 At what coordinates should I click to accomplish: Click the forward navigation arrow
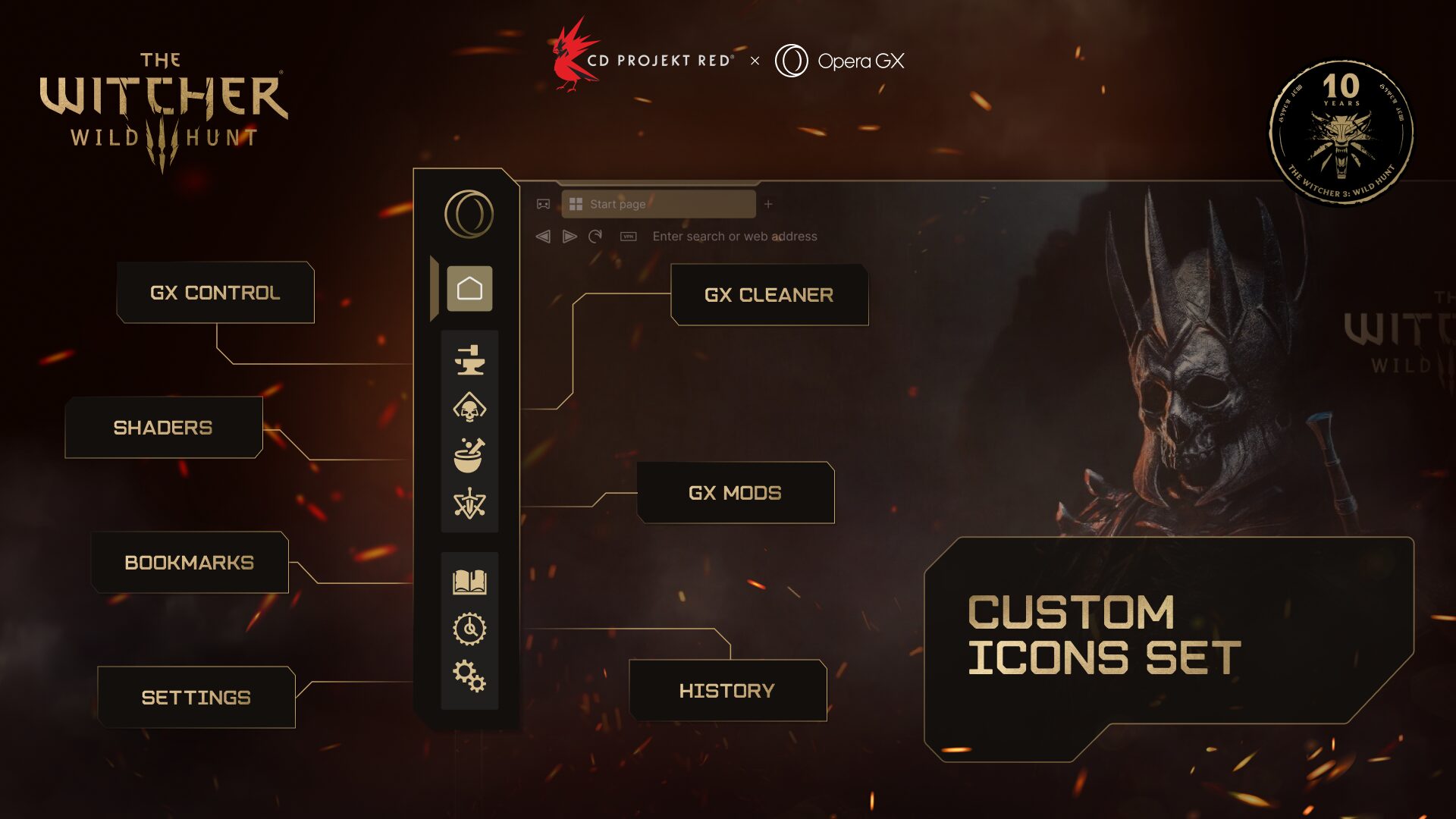[570, 237]
